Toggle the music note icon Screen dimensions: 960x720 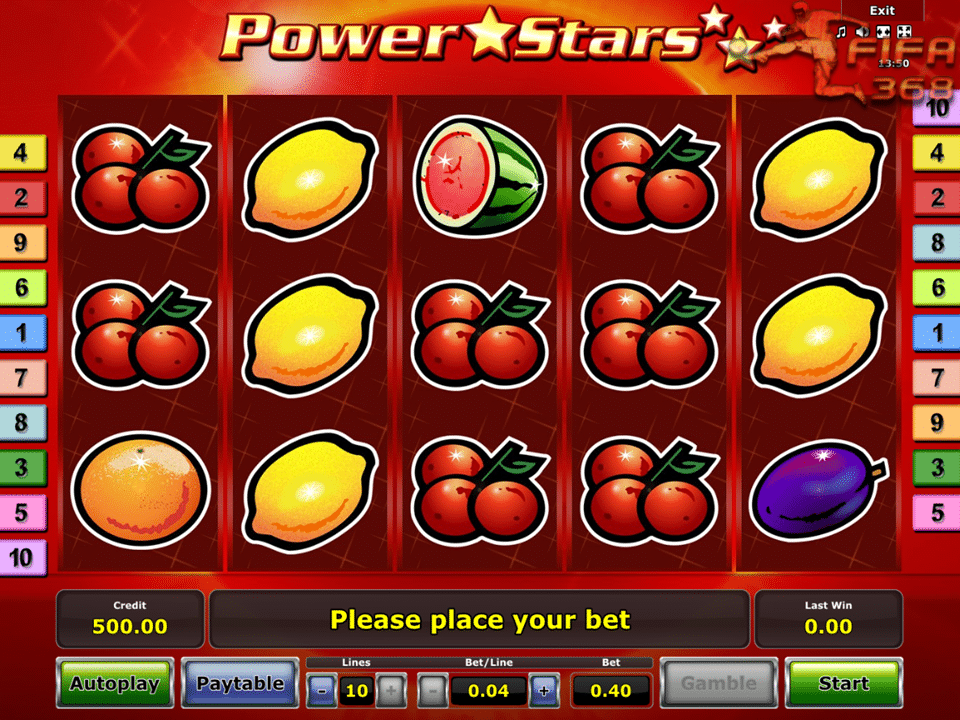pos(842,32)
